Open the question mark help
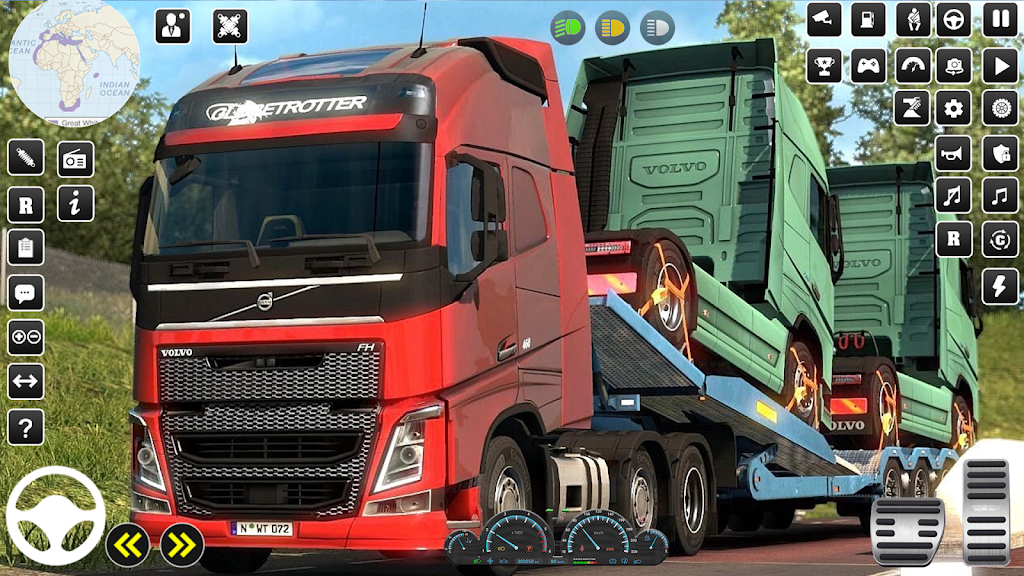The image size is (1024, 576). [25, 427]
